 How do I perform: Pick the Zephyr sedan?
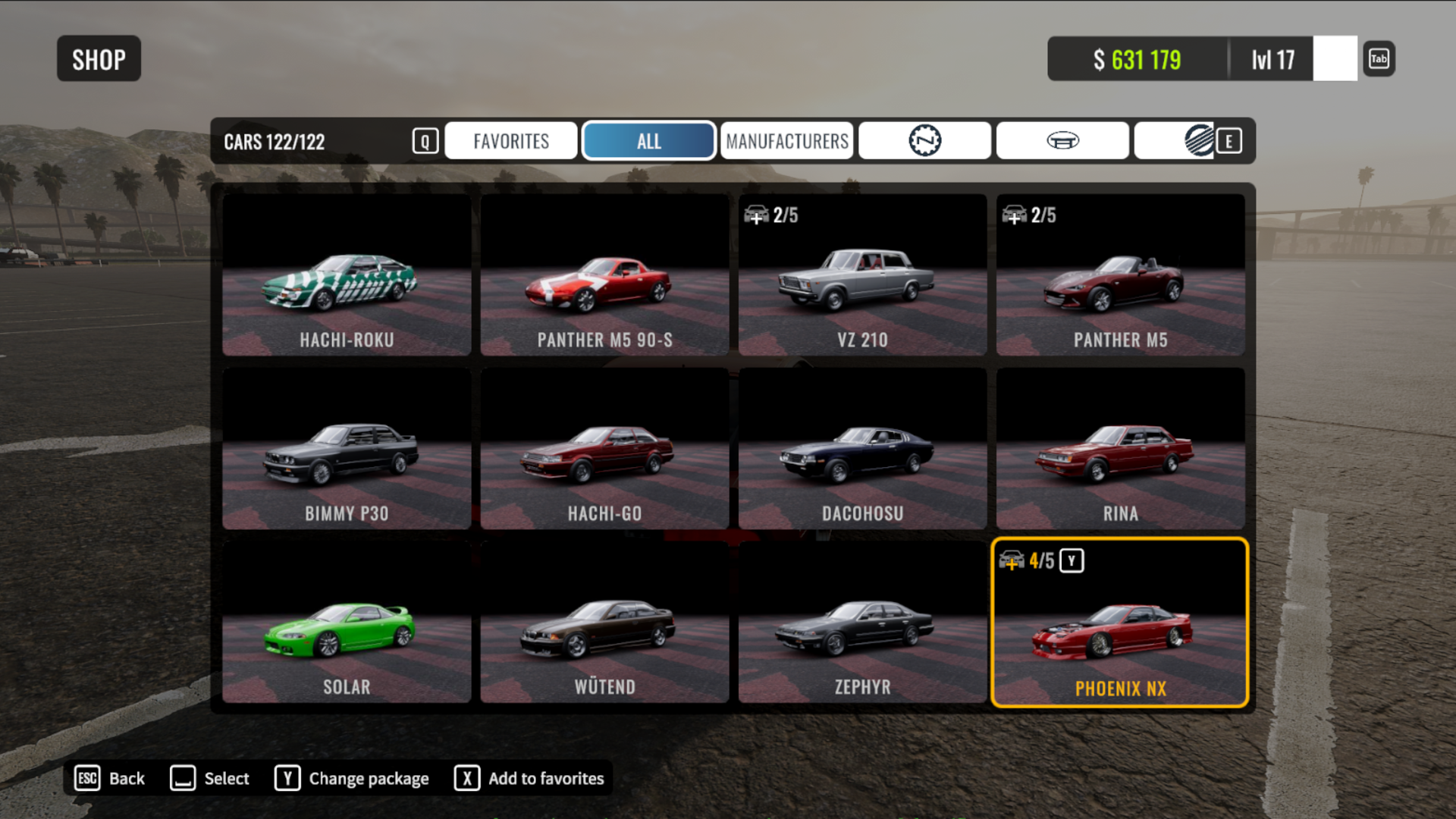(862, 623)
